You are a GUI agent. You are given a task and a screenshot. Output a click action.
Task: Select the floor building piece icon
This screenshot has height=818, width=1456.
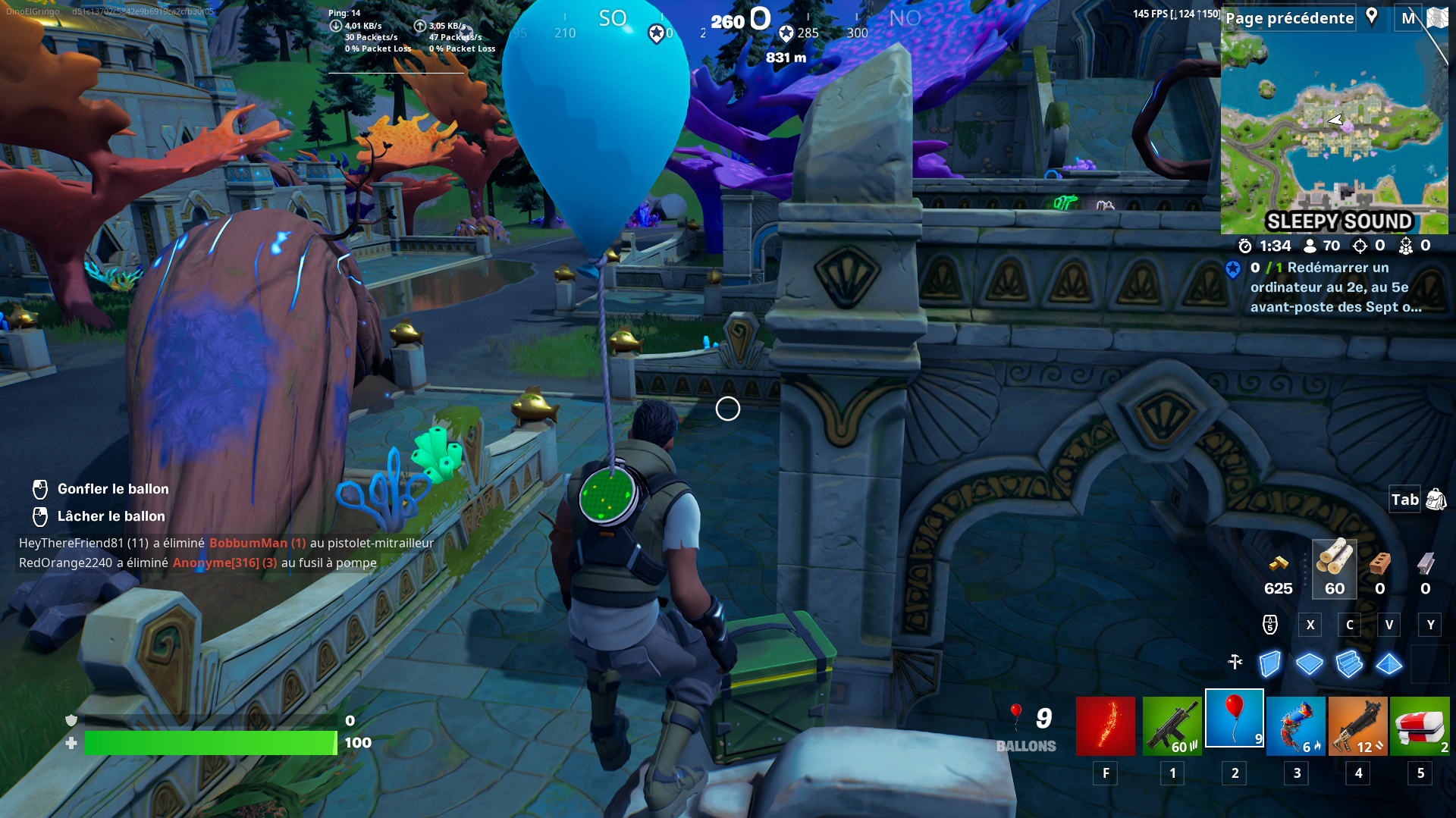point(1309,664)
